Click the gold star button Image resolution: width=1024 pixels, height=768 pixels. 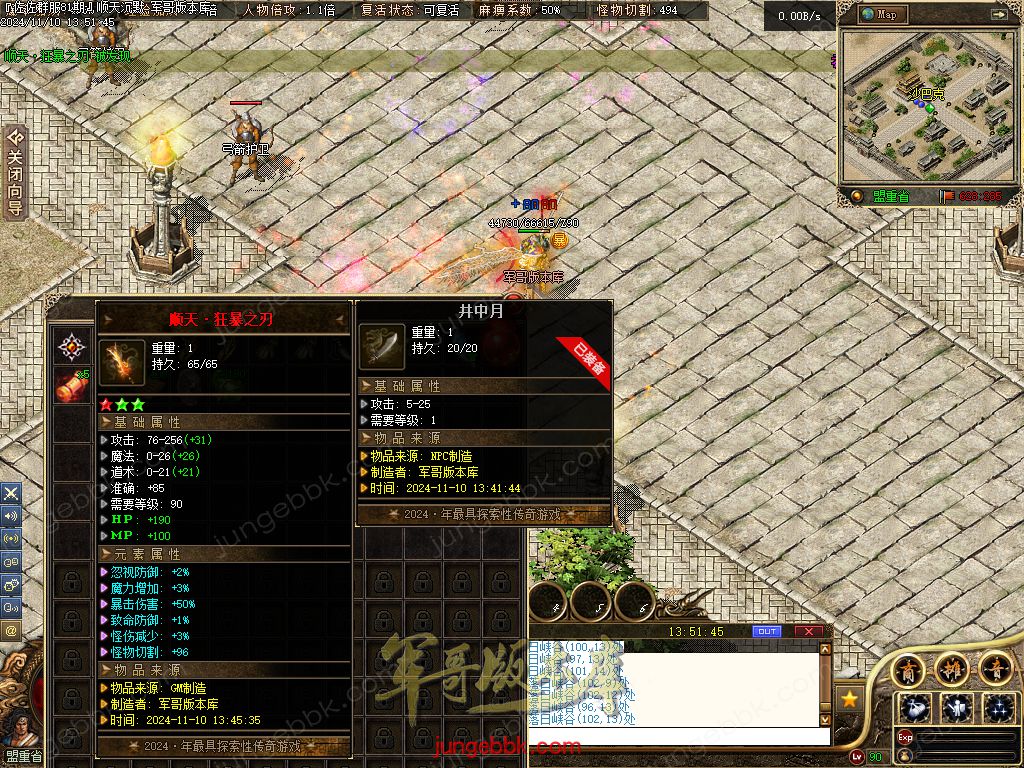tap(850, 698)
